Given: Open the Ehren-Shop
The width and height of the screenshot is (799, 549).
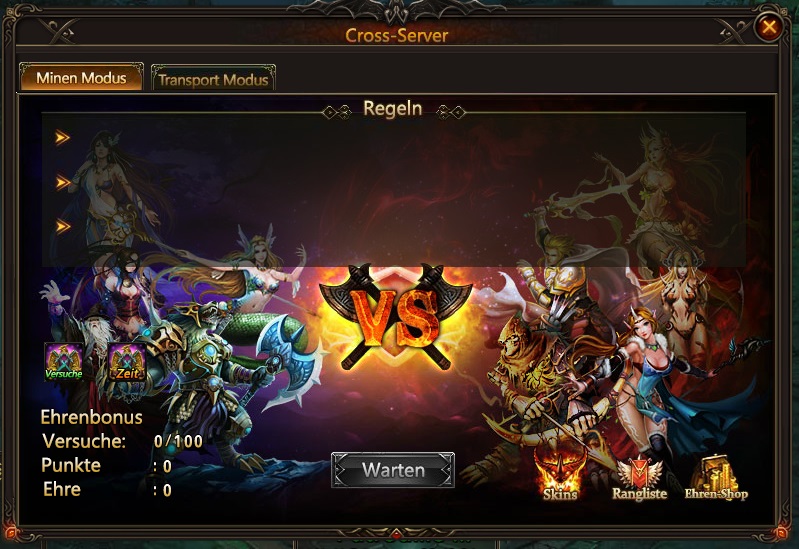Looking at the screenshot, I should point(716,478).
